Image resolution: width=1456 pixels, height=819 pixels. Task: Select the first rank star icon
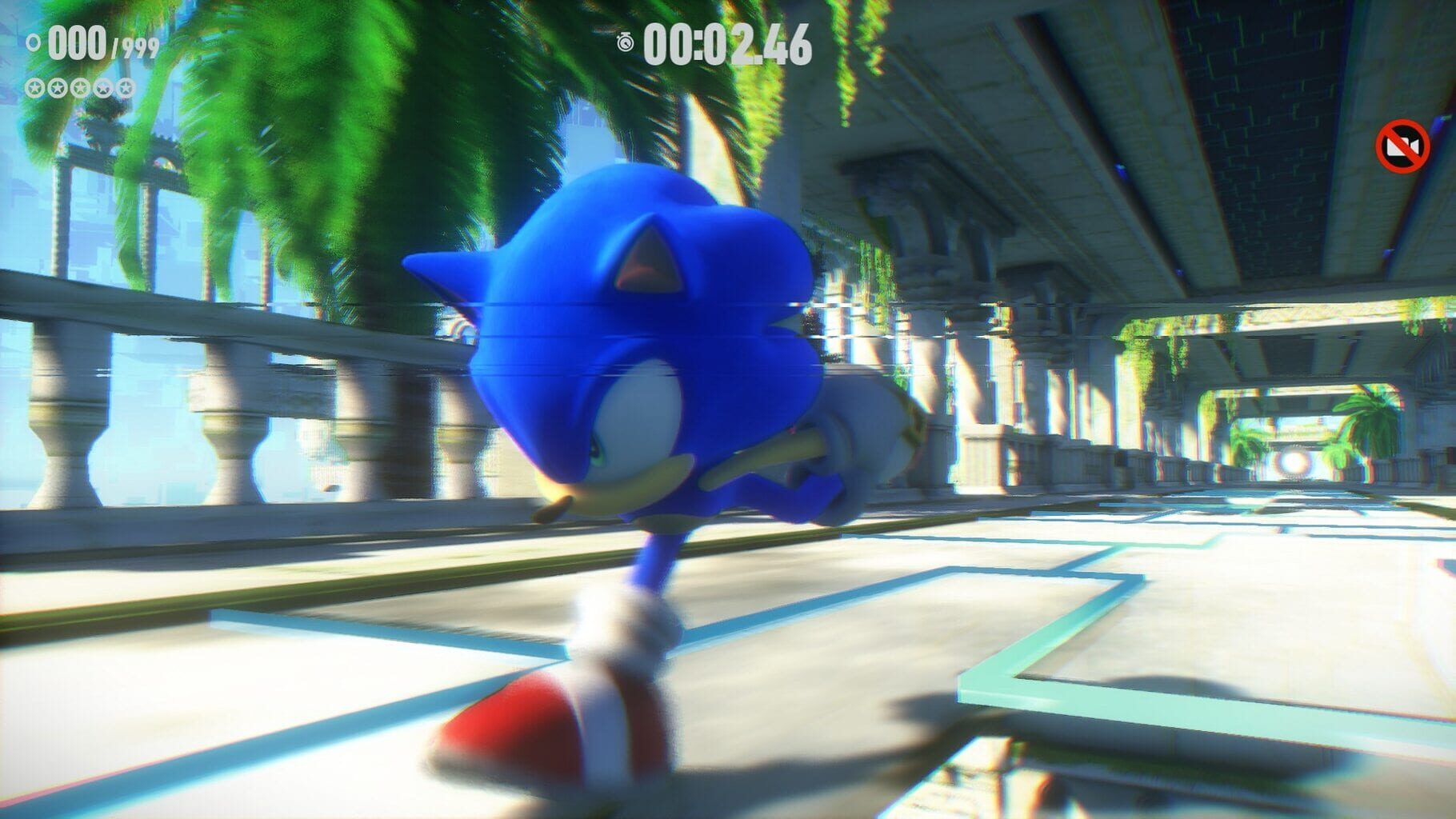click(35, 88)
